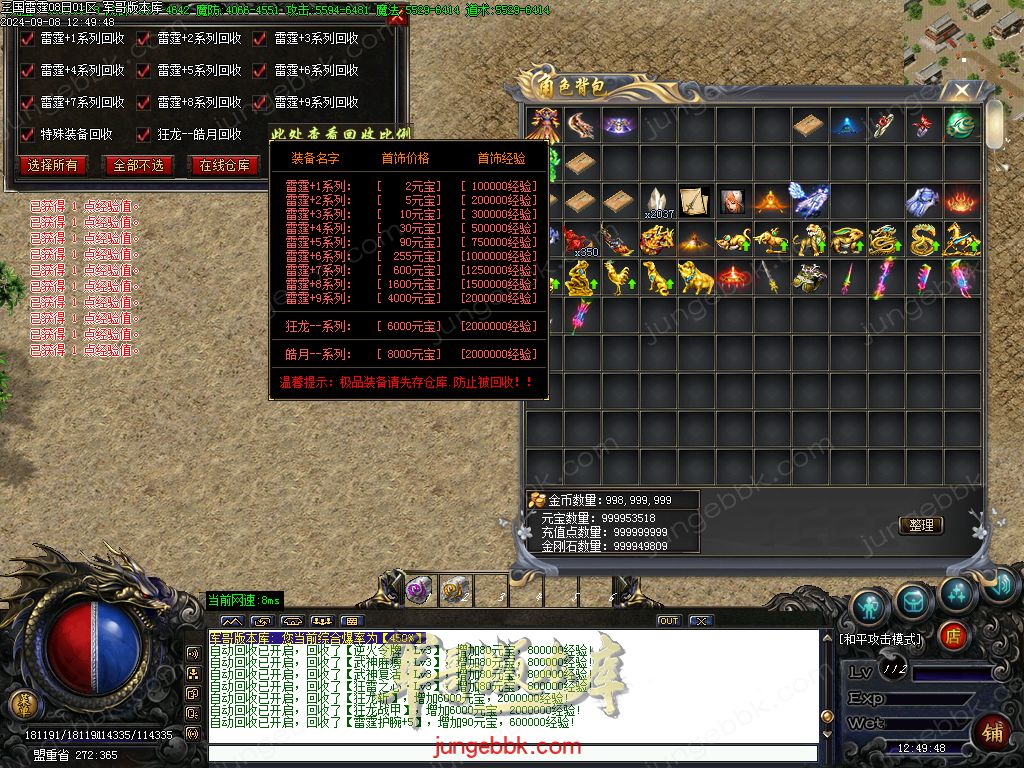Pick the golden snake zodiac item
This screenshot has width=1024, height=768.
(x=922, y=240)
